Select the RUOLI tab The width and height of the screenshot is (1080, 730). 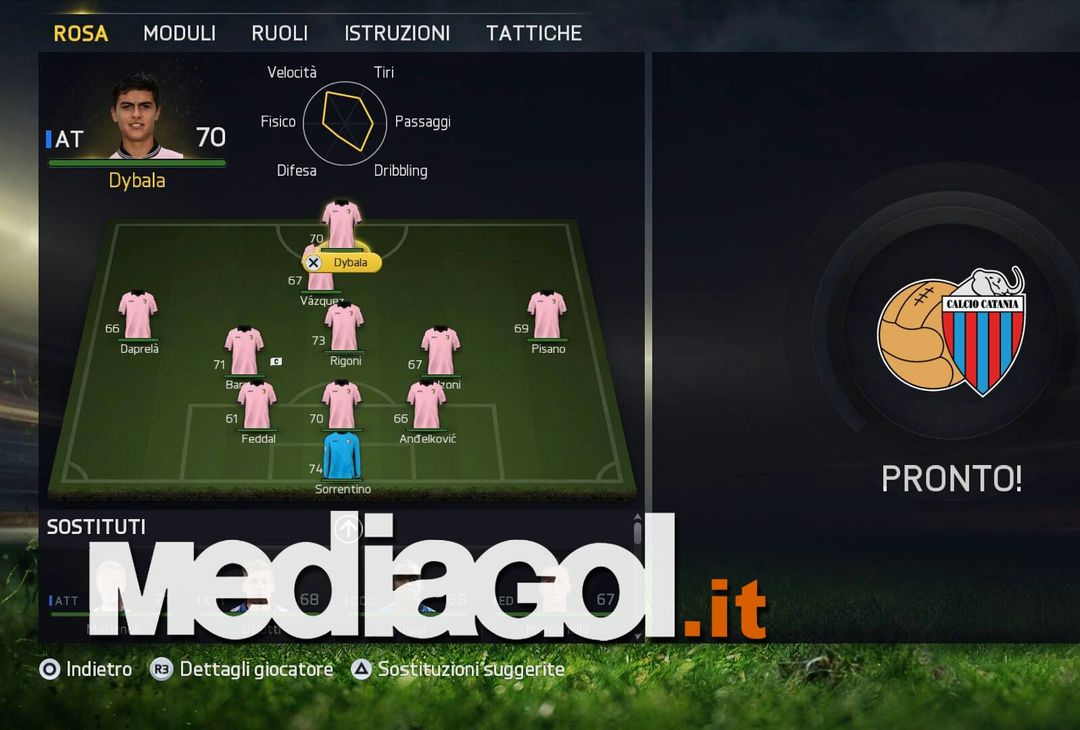click(280, 33)
